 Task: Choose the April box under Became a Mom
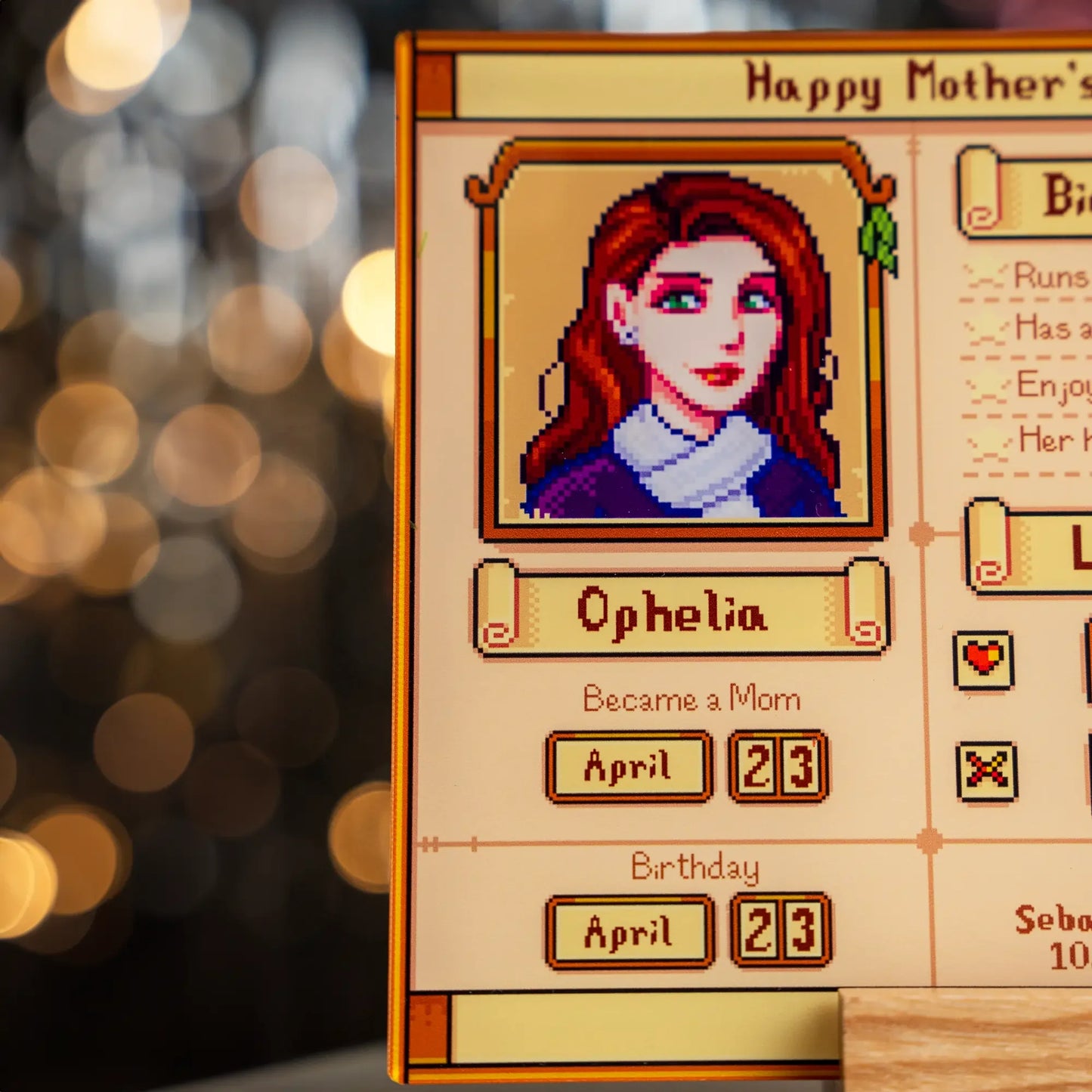point(629,766)
